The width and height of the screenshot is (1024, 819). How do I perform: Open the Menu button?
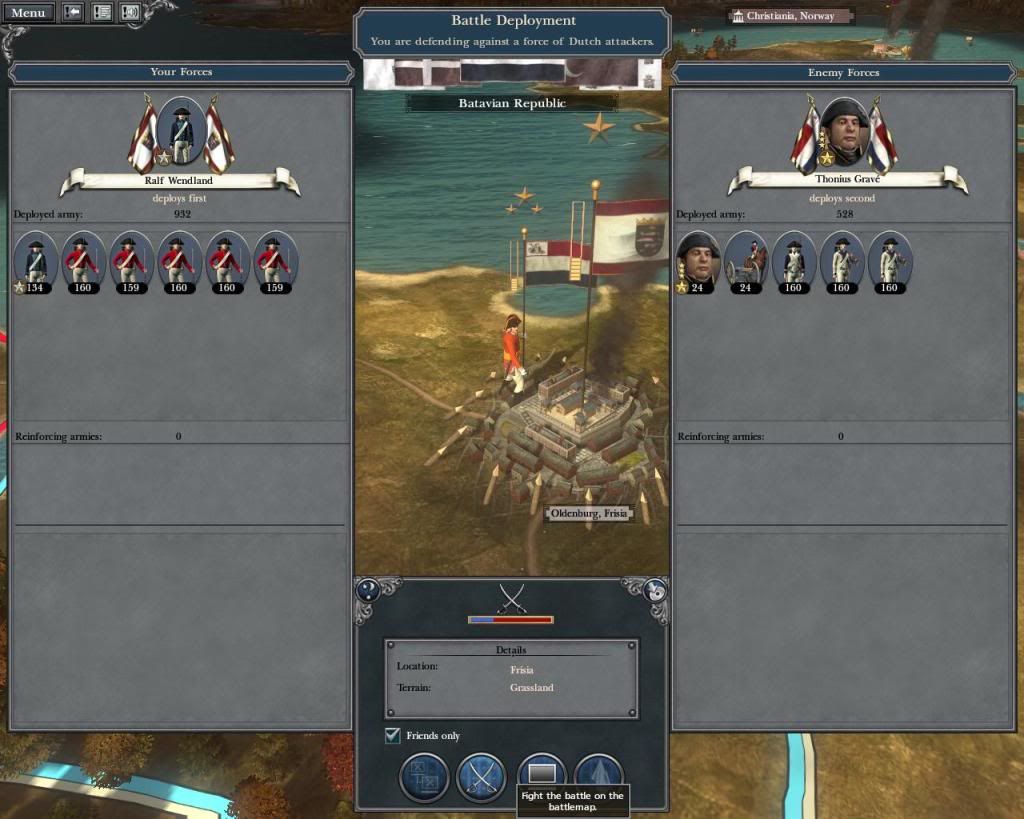point(28,13)
